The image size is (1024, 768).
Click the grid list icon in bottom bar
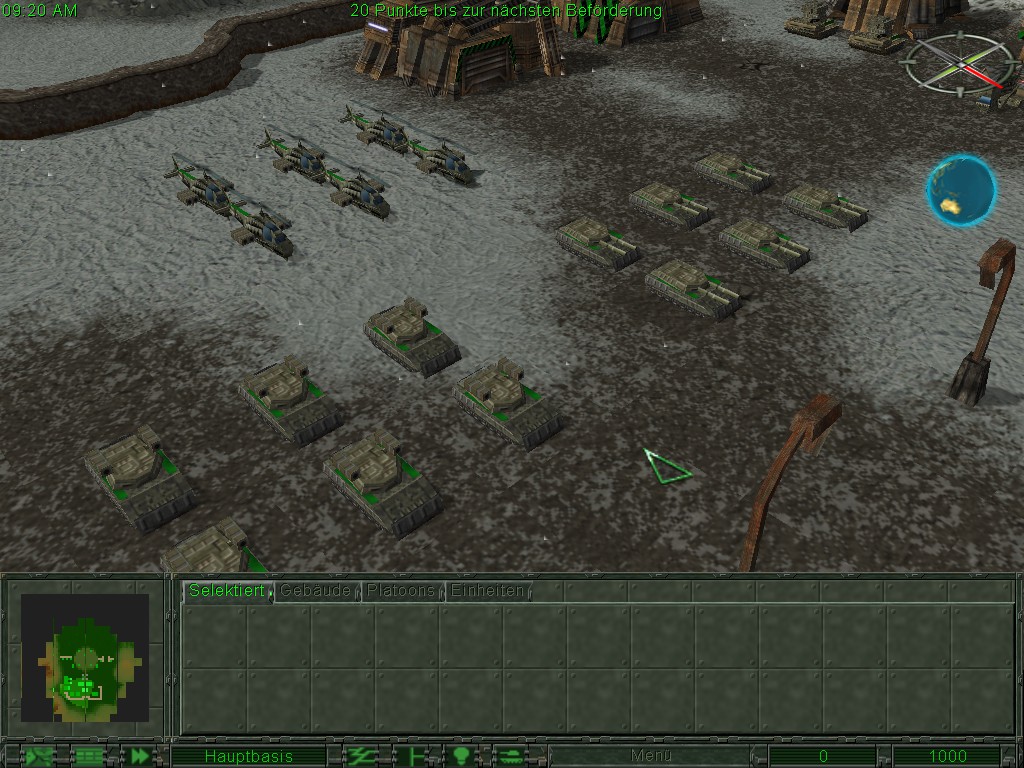click(x=90, y=756)
